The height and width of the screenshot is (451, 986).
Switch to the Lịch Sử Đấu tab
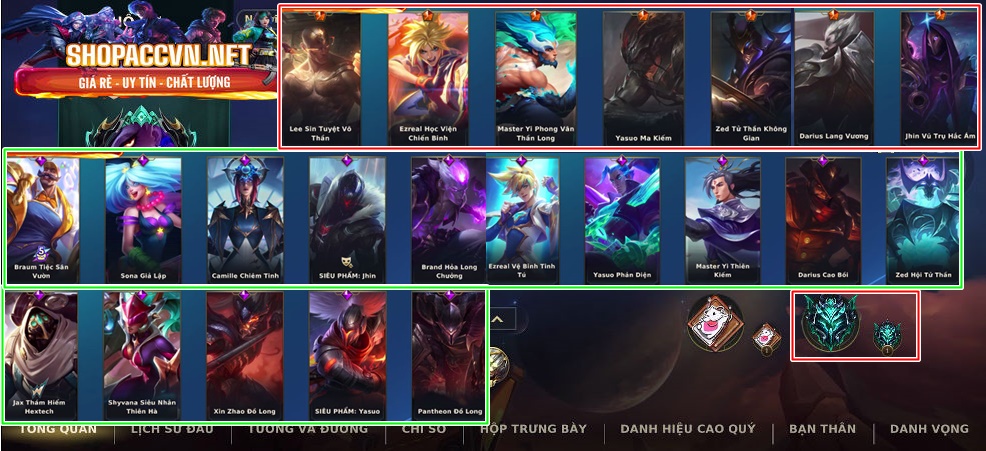pyautogui.click(x=171, y=430)
